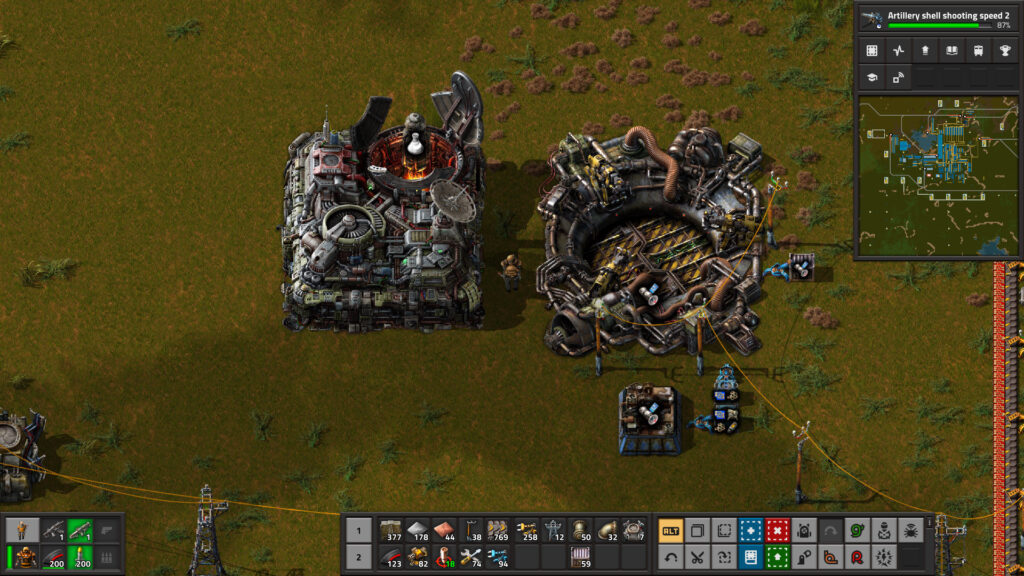Image resolution: width=1024 pixels, height=576 pixels.
Task: Open the achievements trophy button
Action: coord(1005,51)
